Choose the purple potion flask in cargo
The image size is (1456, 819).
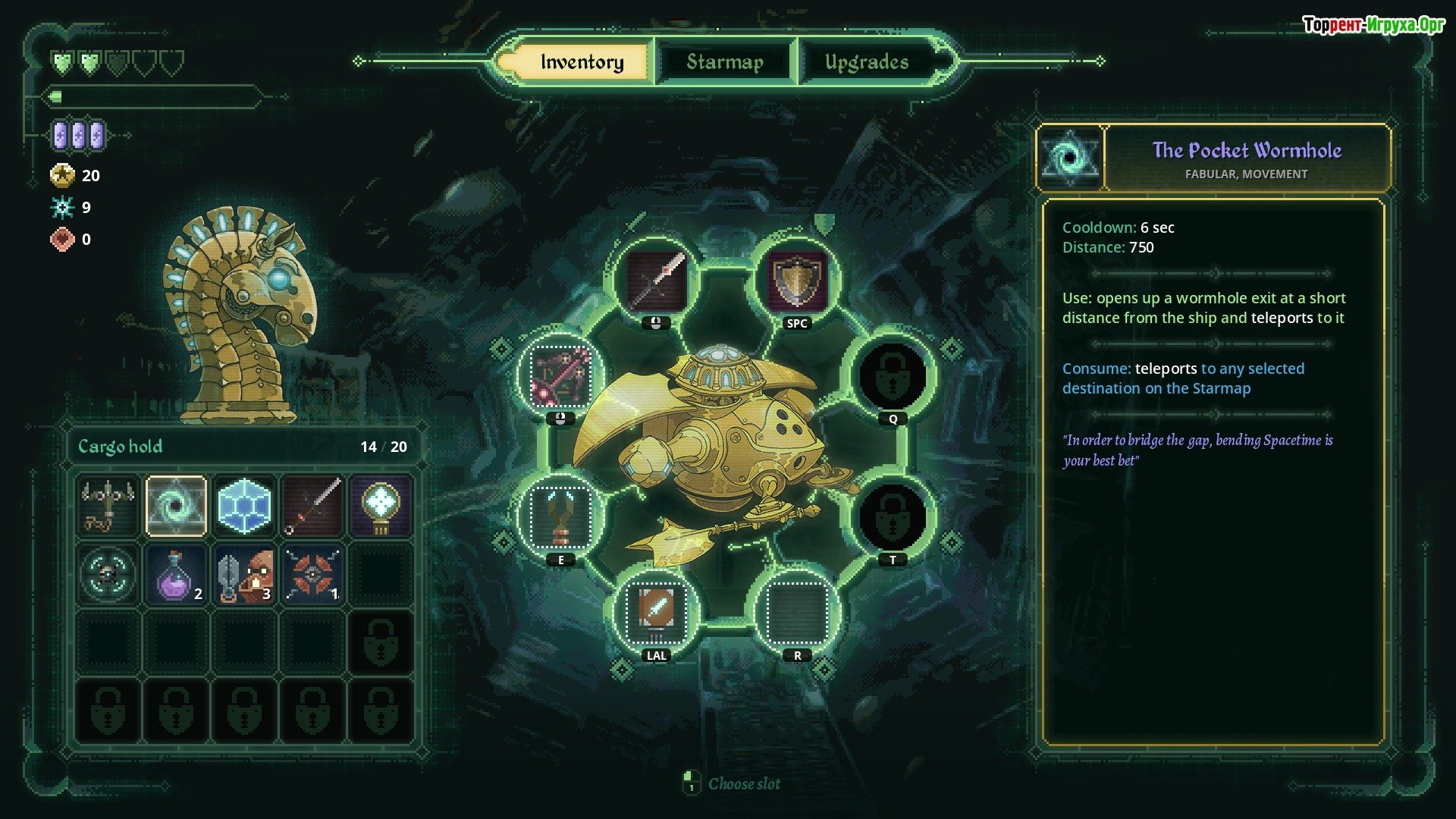click(x=176, y=574)
